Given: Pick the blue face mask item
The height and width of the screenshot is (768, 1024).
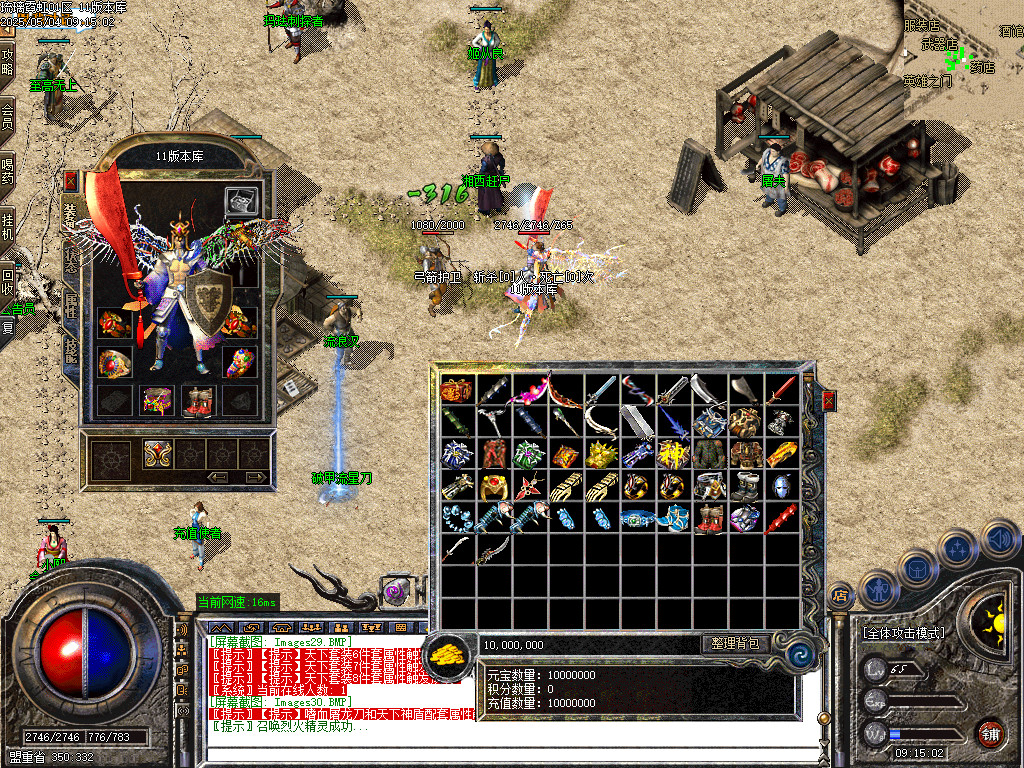Looking at the screenshot, I should (x=780, y=486).
